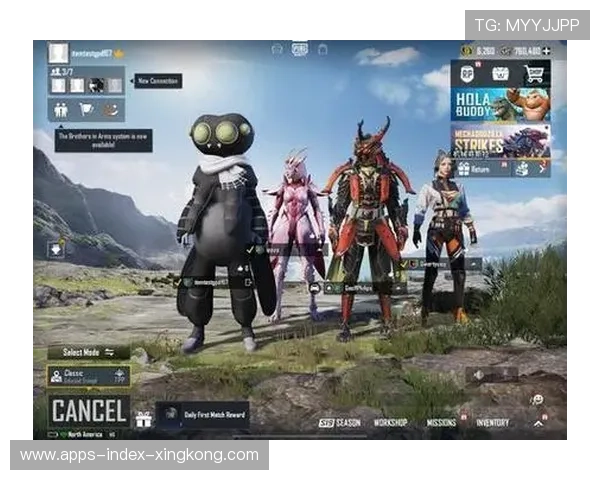Open the Inventory
The height and width of the screenshot is (480, 600).
[492, 423]
